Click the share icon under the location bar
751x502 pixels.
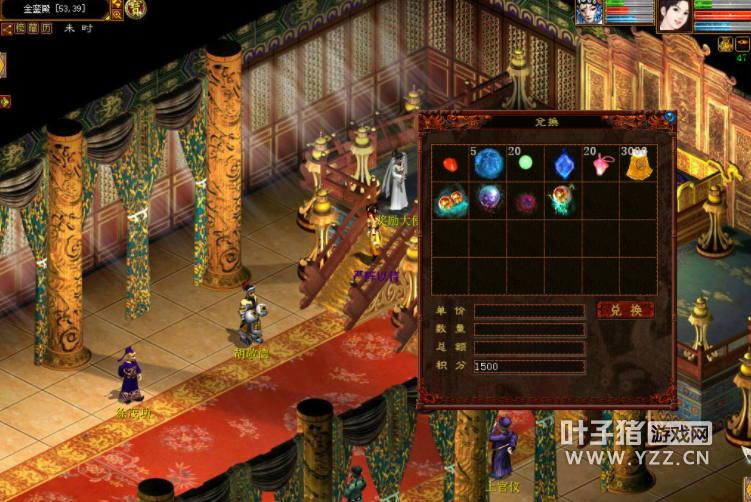[x=7, y=29]
